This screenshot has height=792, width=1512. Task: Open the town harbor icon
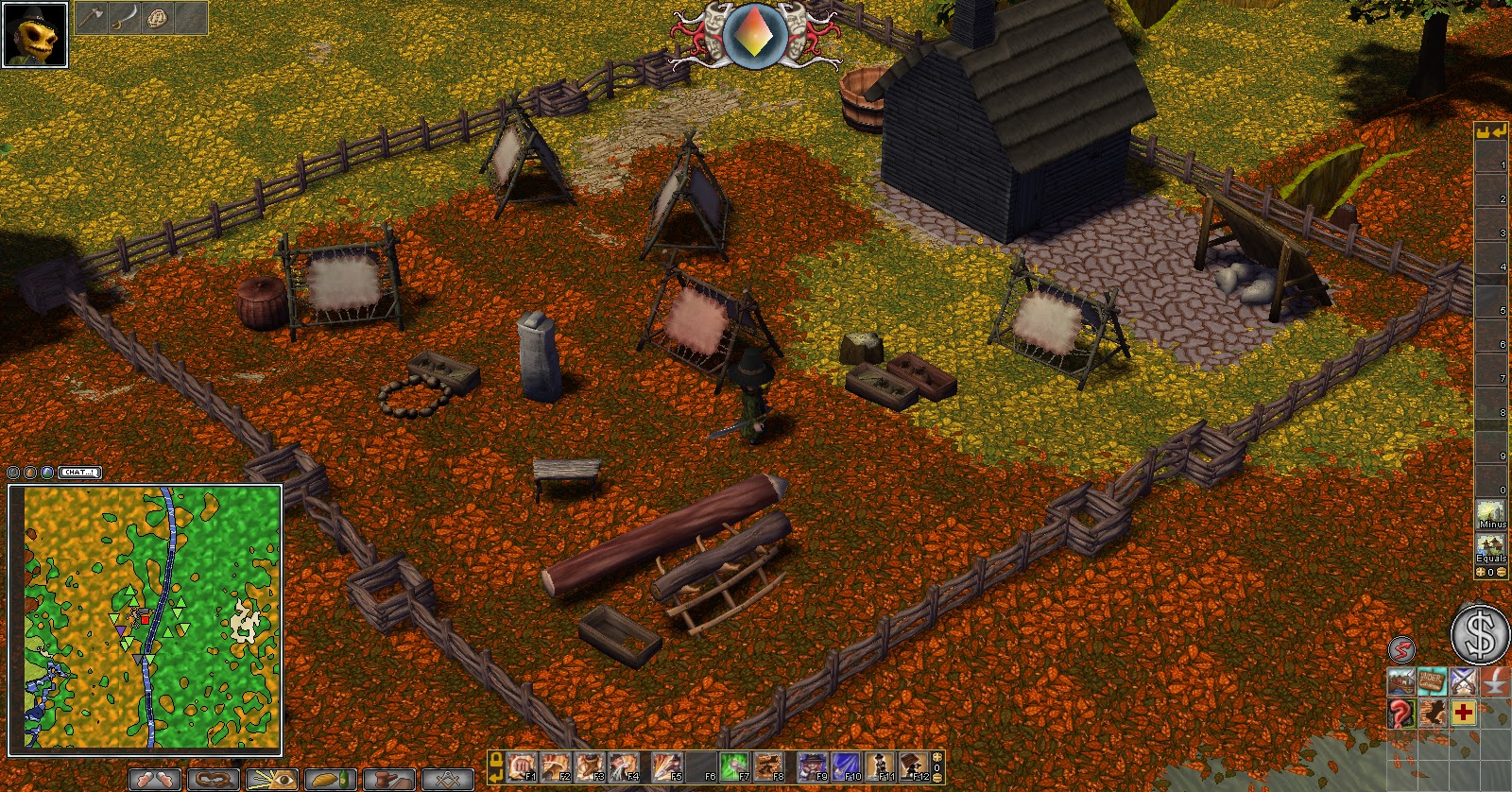click(x=1401, y=681)
